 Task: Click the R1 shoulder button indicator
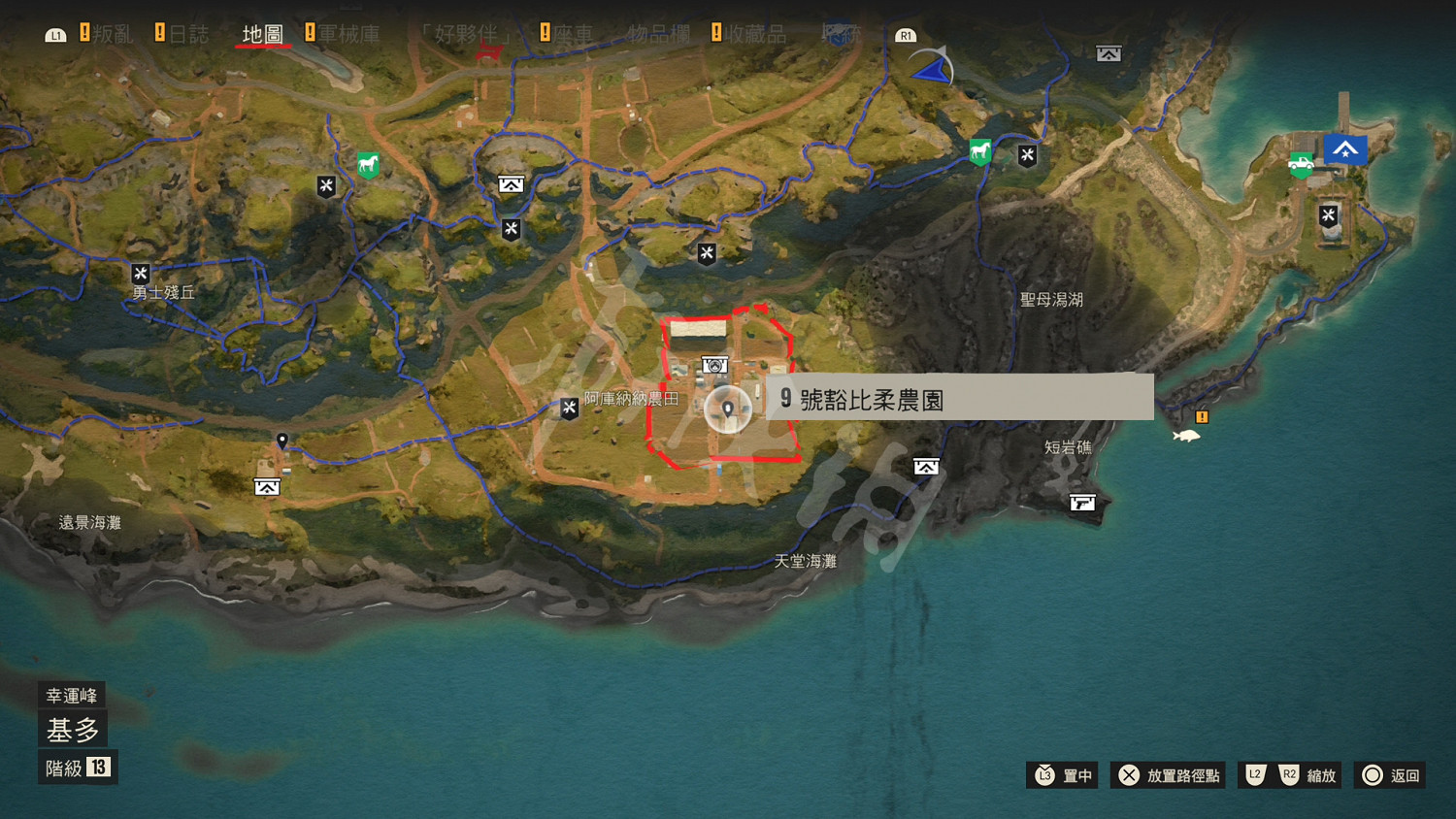(906, 35)
